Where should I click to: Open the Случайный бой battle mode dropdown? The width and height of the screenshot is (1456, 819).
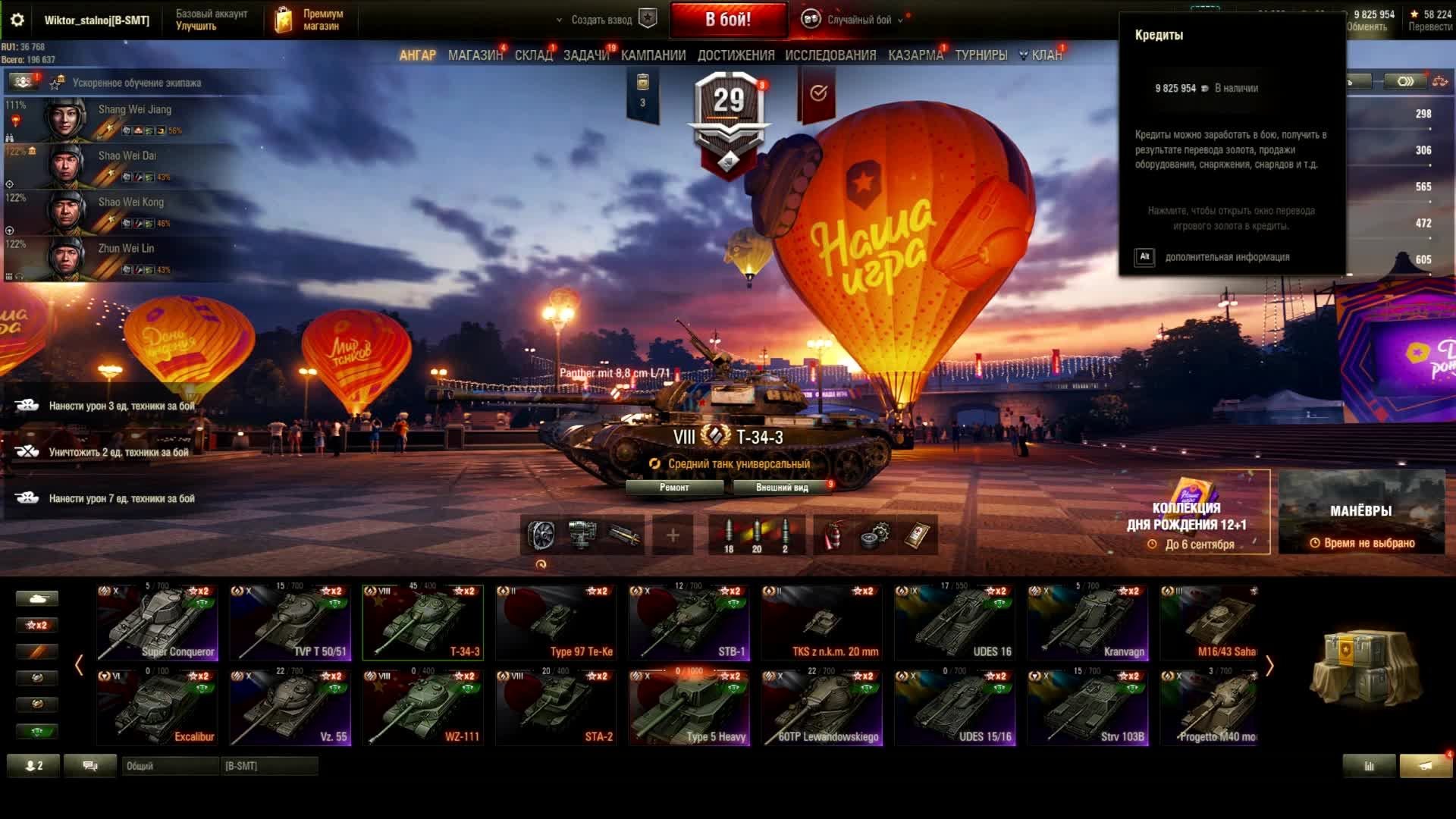tap(858, 20)
